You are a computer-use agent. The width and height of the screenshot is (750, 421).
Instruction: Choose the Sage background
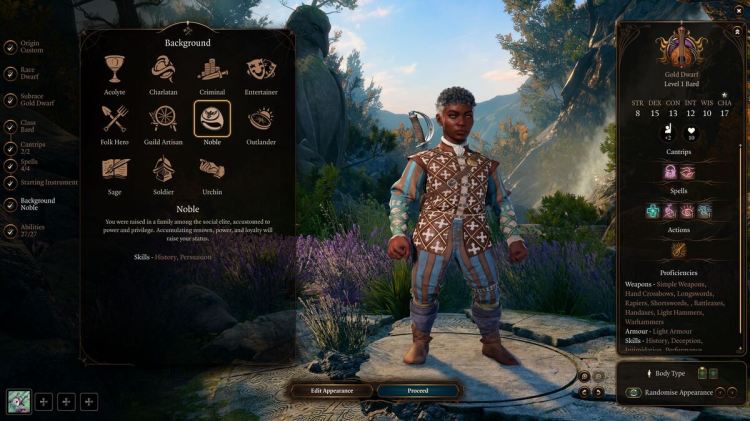point(114,169)
